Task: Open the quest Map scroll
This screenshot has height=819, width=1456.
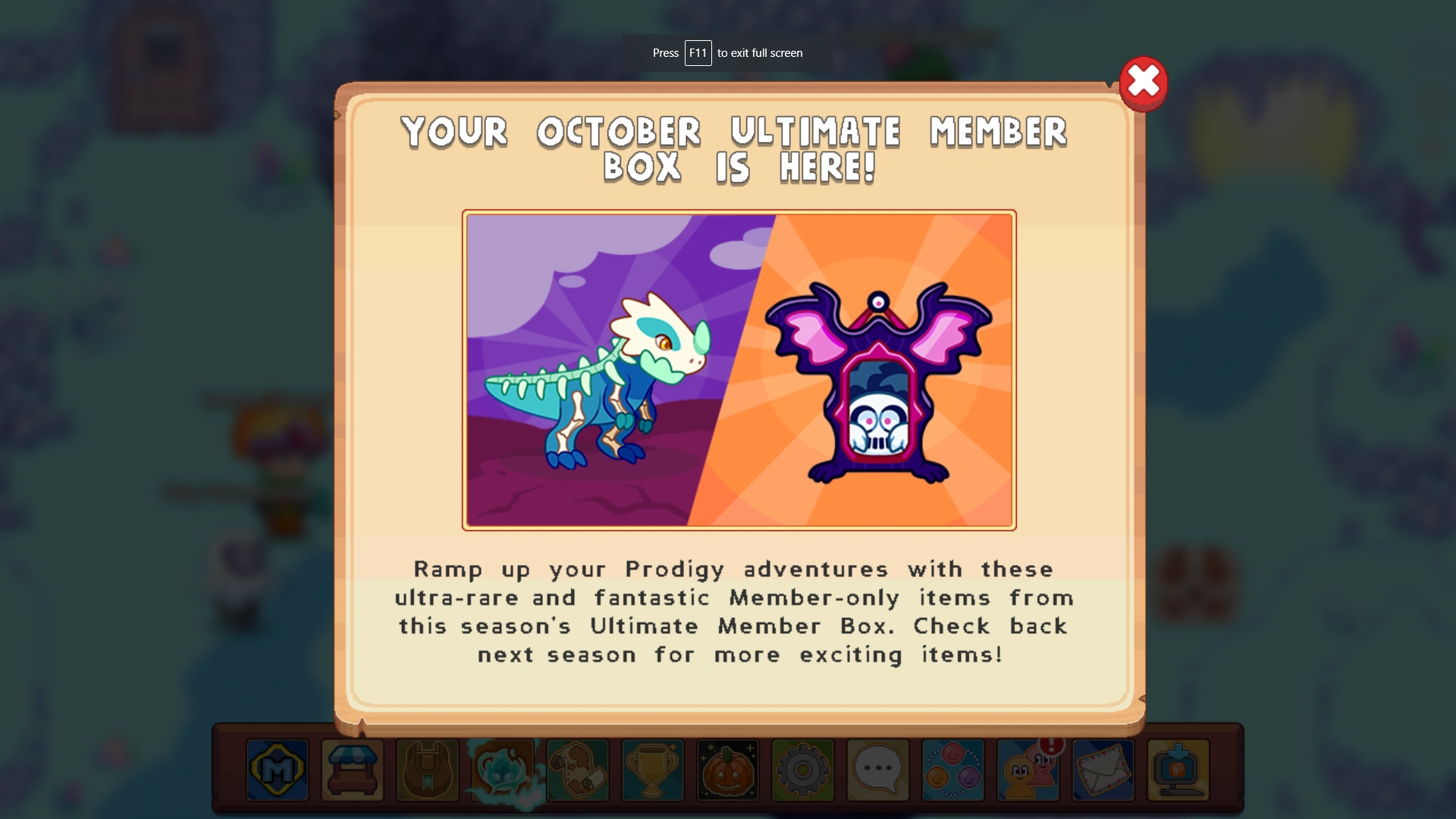Action: pyautogui.click(x=578, y=770)
